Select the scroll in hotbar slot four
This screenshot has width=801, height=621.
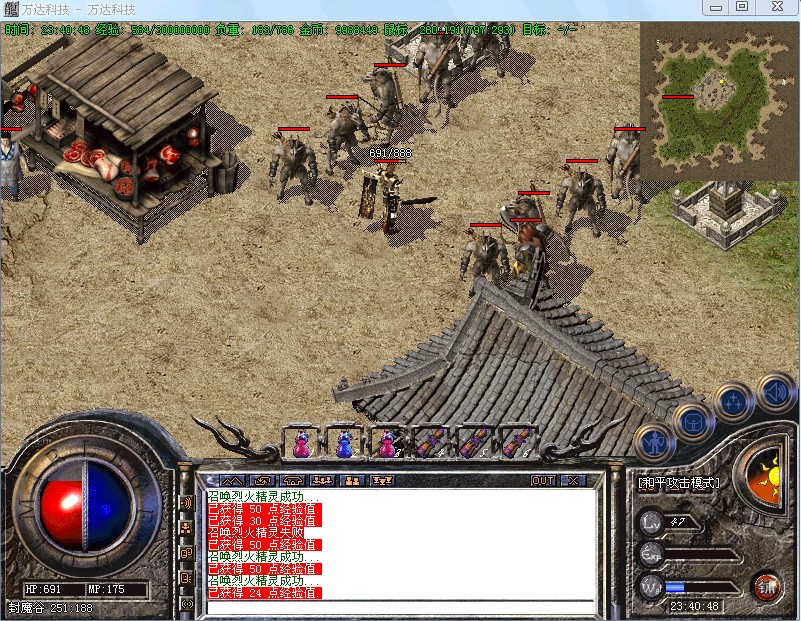[431, 441]
